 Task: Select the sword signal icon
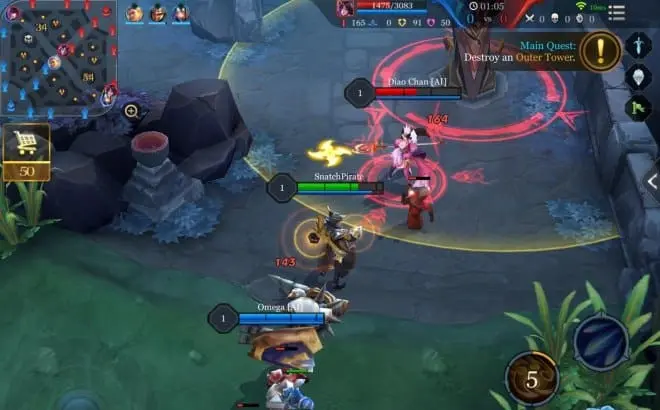pos(637,45)
